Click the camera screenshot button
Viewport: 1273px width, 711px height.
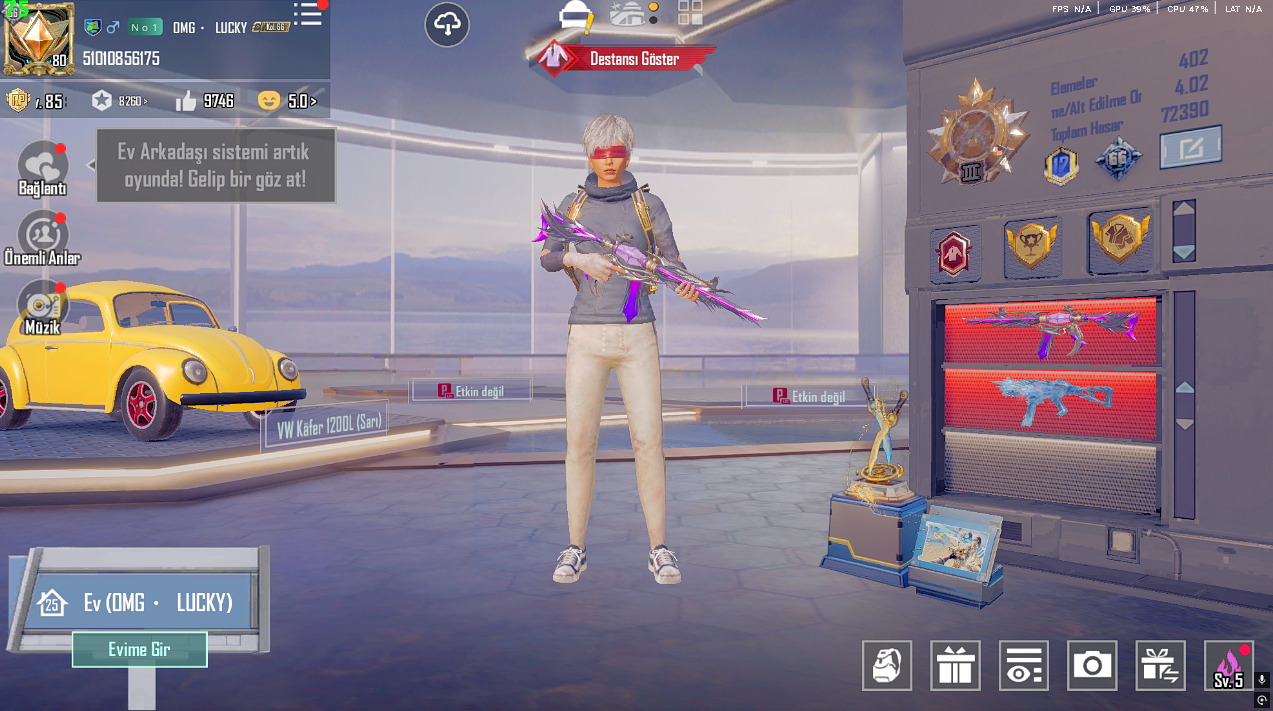tap(1092, 665)
